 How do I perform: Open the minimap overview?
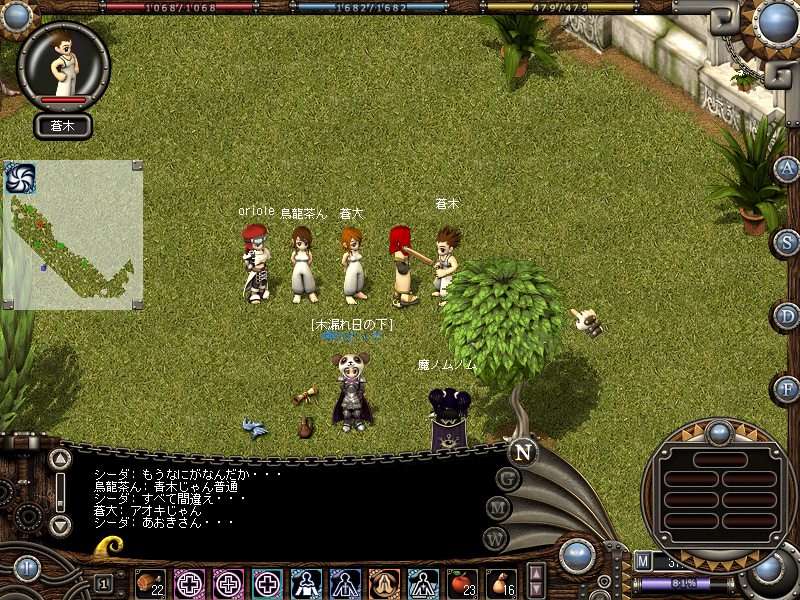coord(72,235)
